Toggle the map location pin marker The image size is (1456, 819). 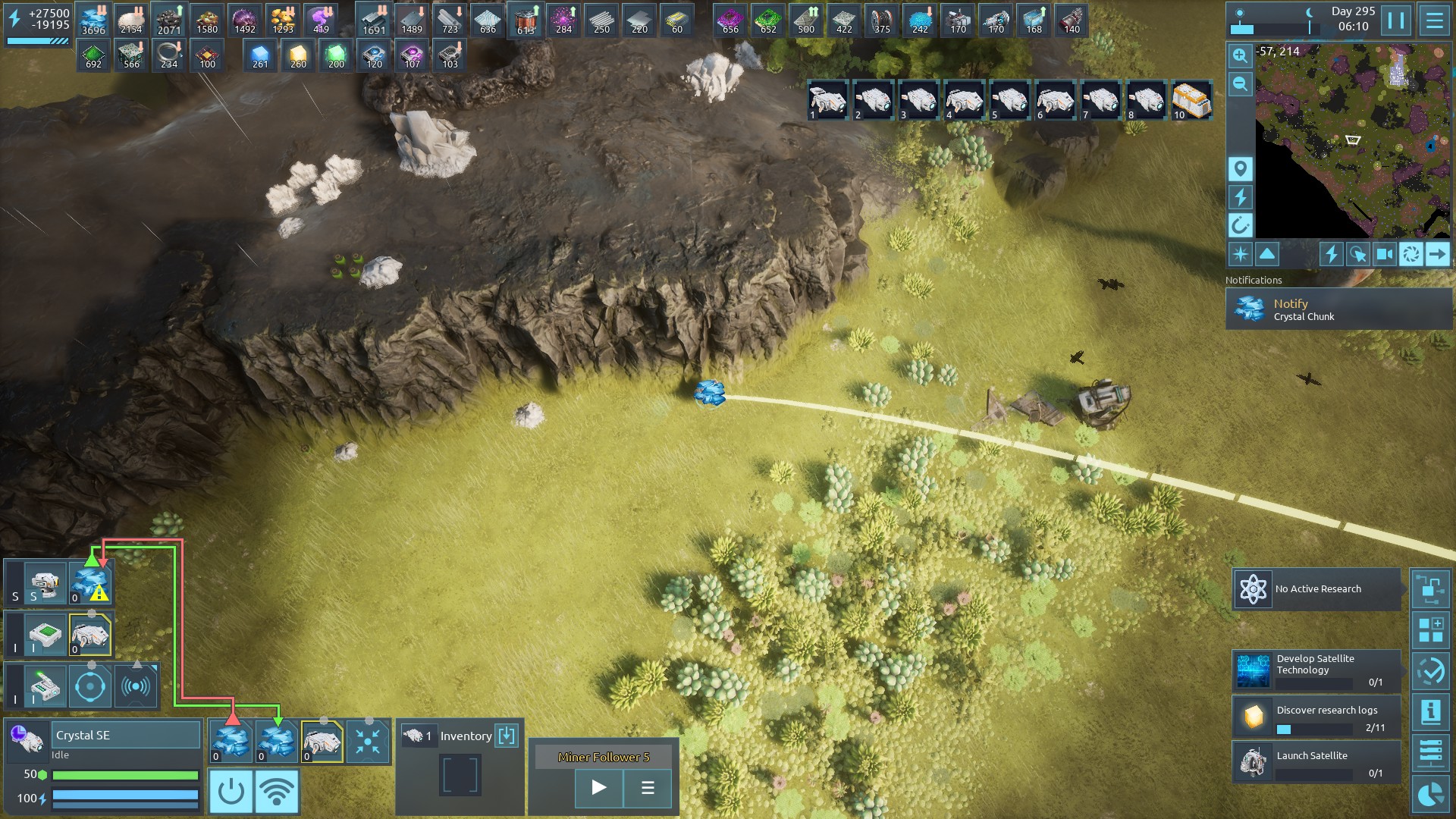coord(1240,168)
